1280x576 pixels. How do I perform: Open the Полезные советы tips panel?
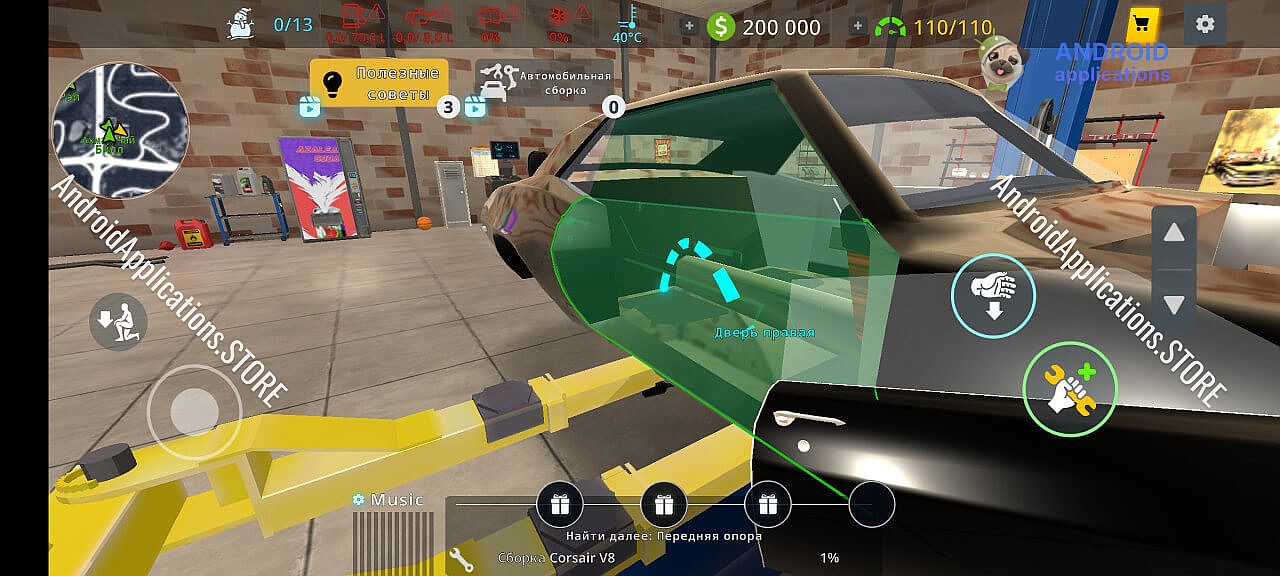click(378, 84)
